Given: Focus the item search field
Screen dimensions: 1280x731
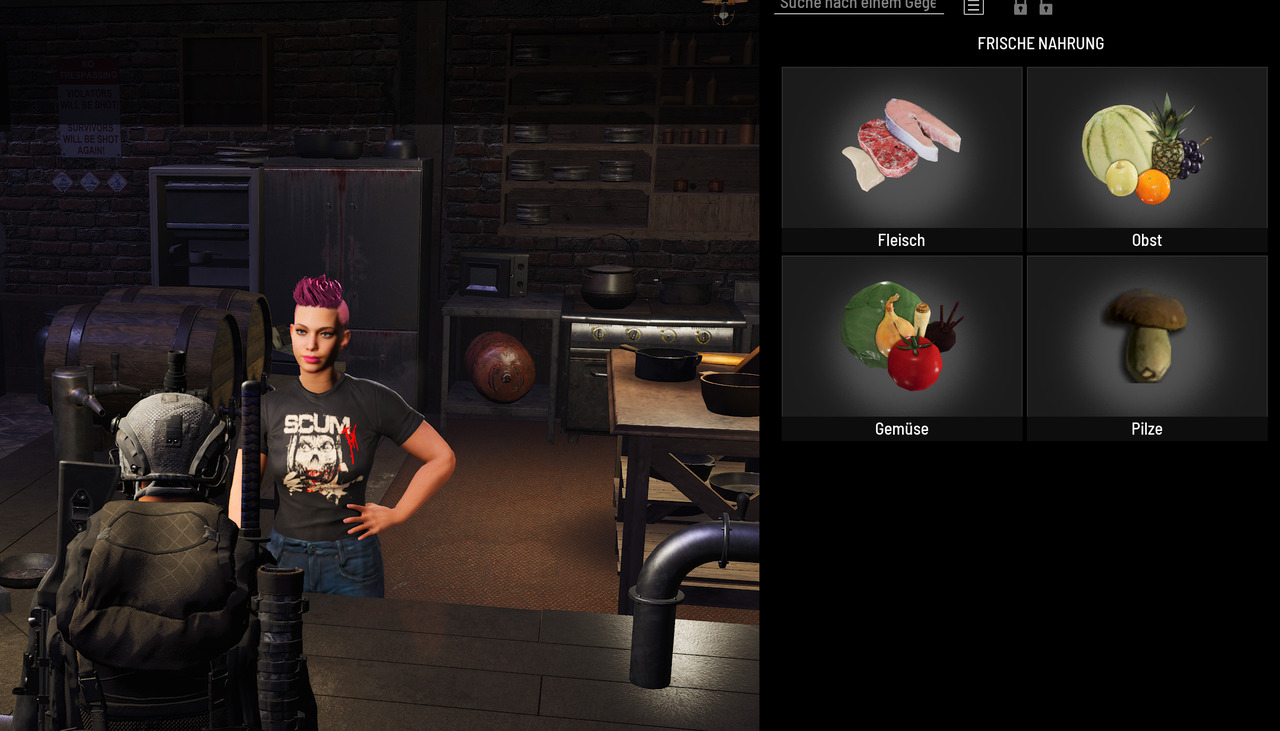Looking at the screenshot, I should [x=858, y=6].
